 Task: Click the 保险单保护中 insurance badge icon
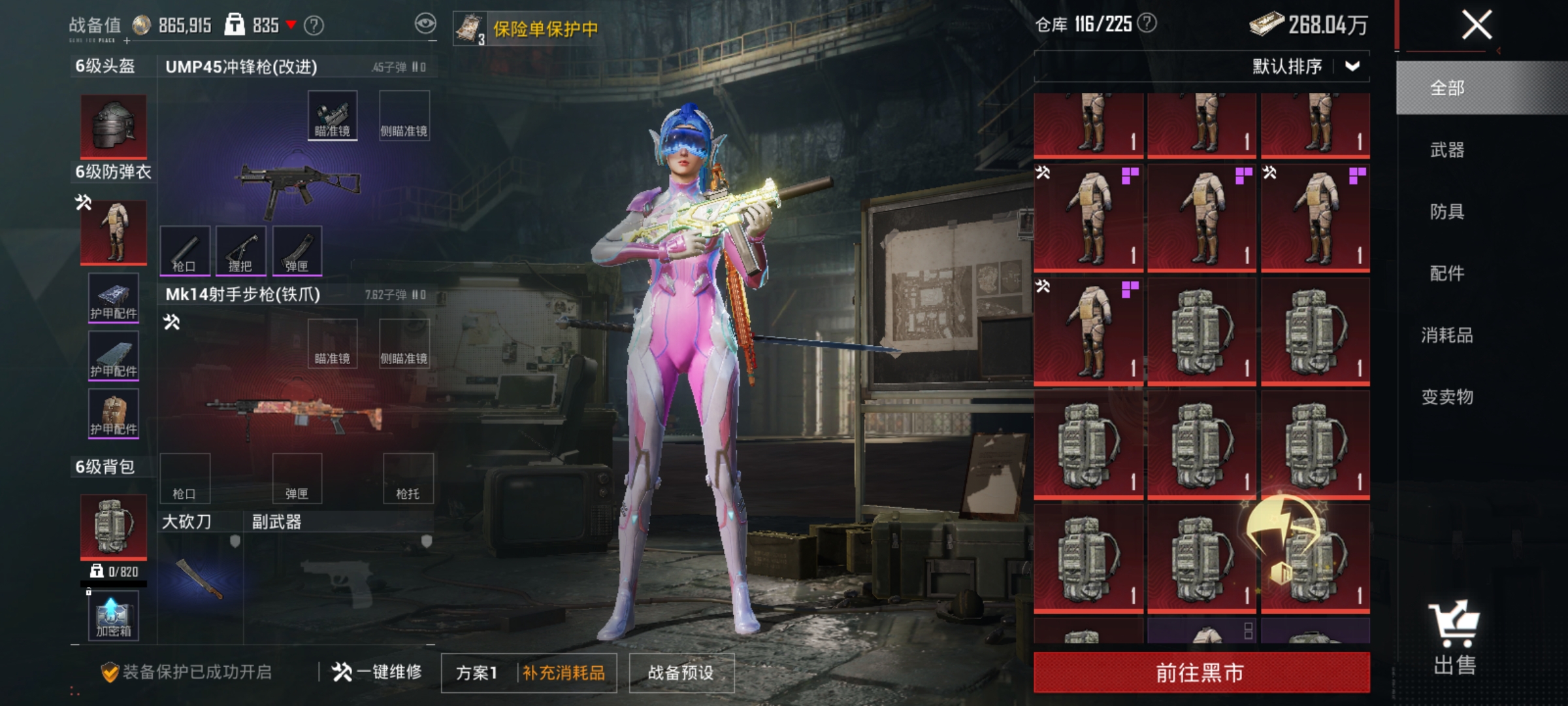pyautogui.click(x=472, y=26)
